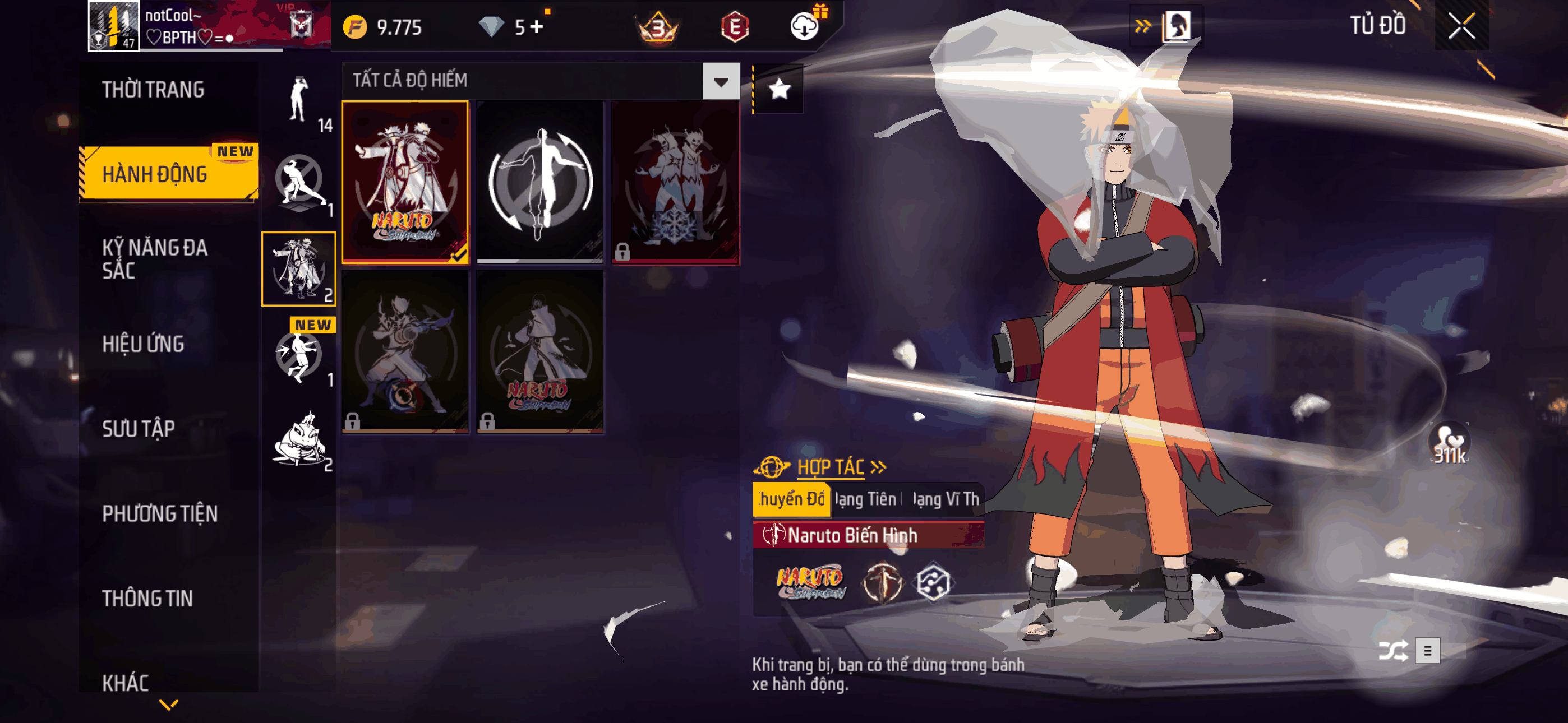Open the Thời Trang menu
Viewport: 1568px width, 723px height.
click(154, 90)
